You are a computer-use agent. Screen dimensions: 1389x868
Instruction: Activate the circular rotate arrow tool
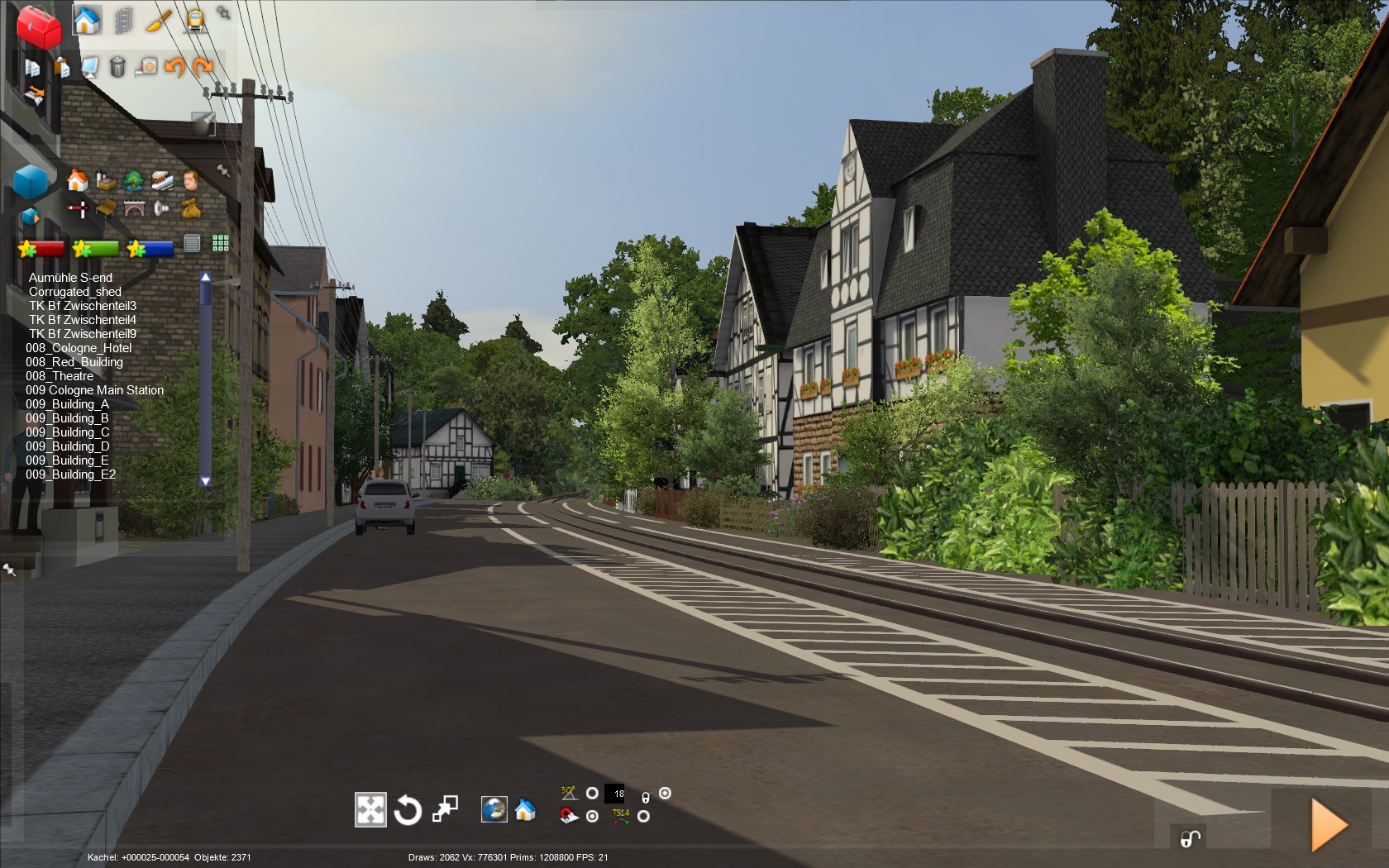[408, 810]
